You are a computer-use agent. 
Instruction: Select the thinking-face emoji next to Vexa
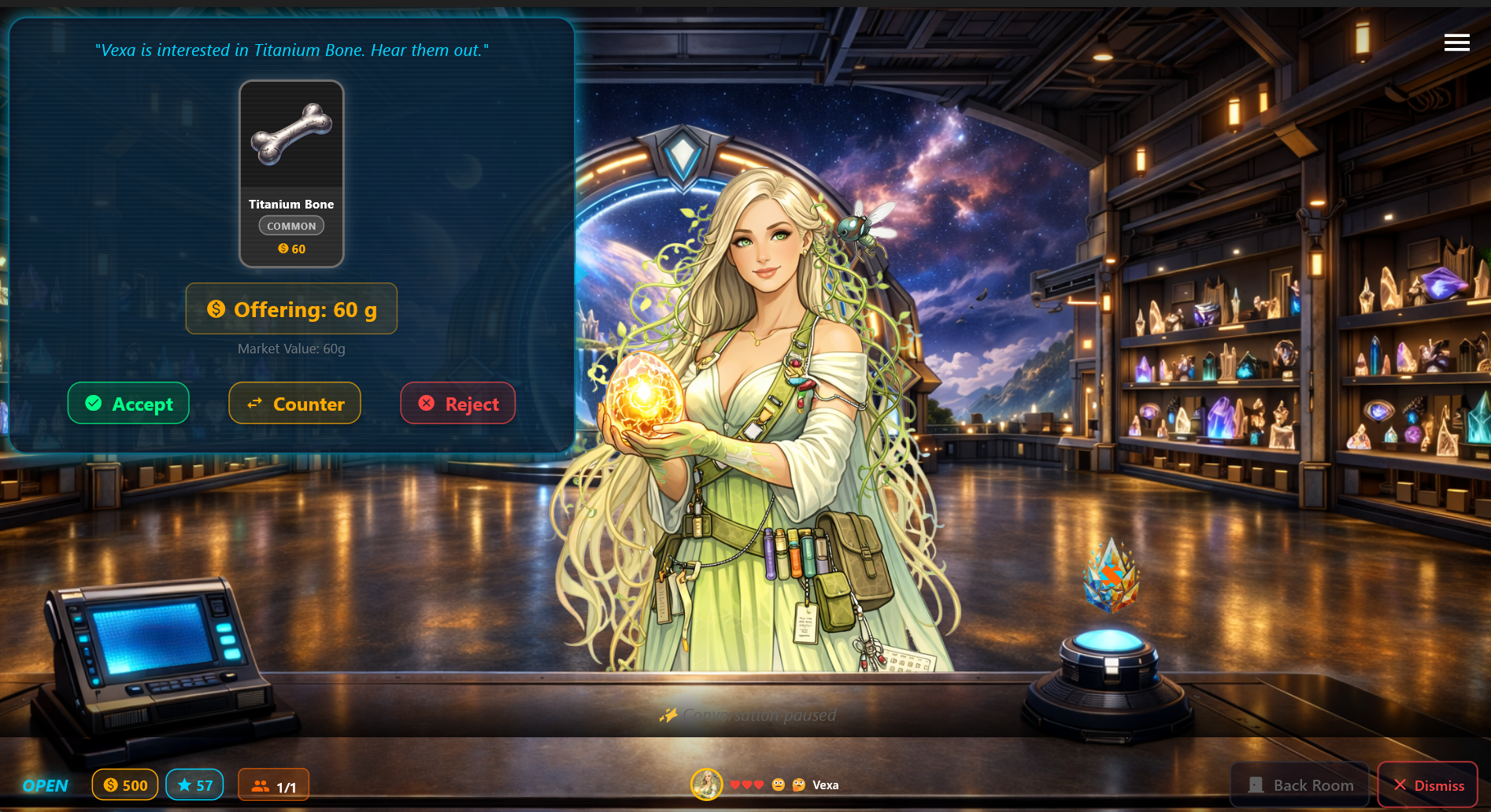pos(798,784)
